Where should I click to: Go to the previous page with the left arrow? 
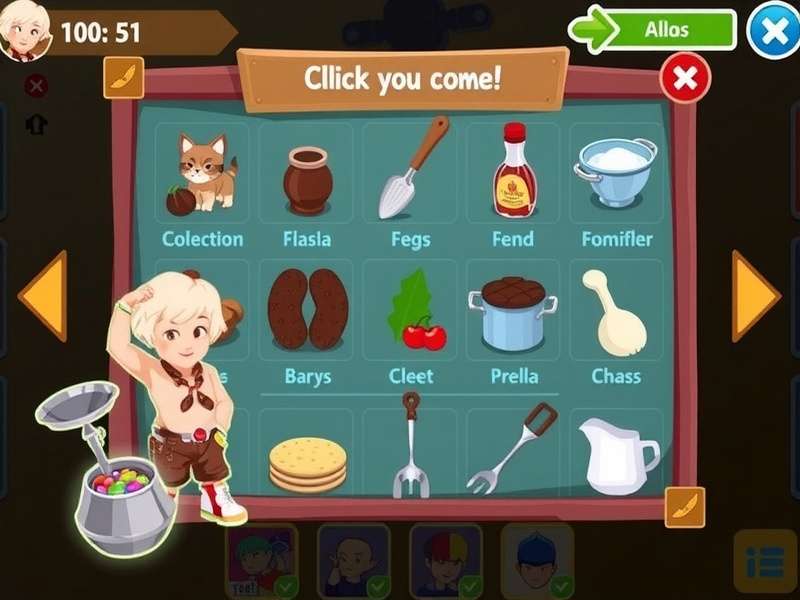pyautogui.click(x=43, y=296)
